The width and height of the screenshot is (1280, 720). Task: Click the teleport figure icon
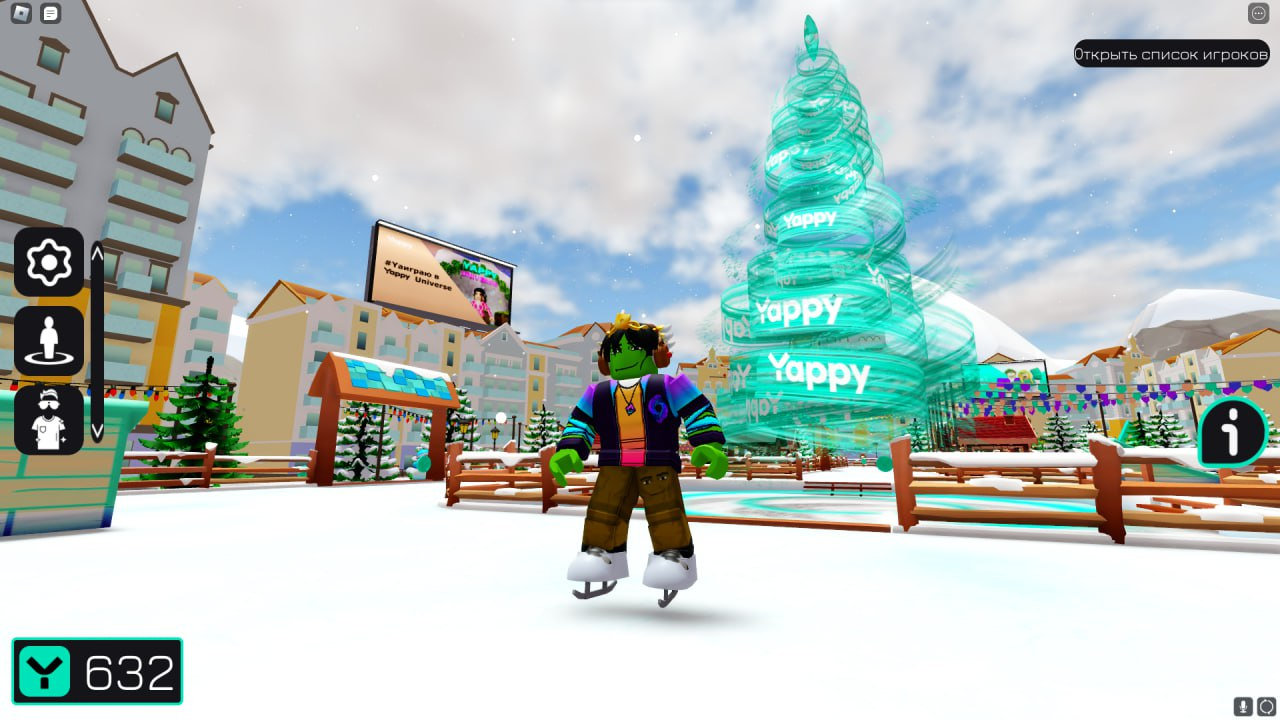pos(48,341)
